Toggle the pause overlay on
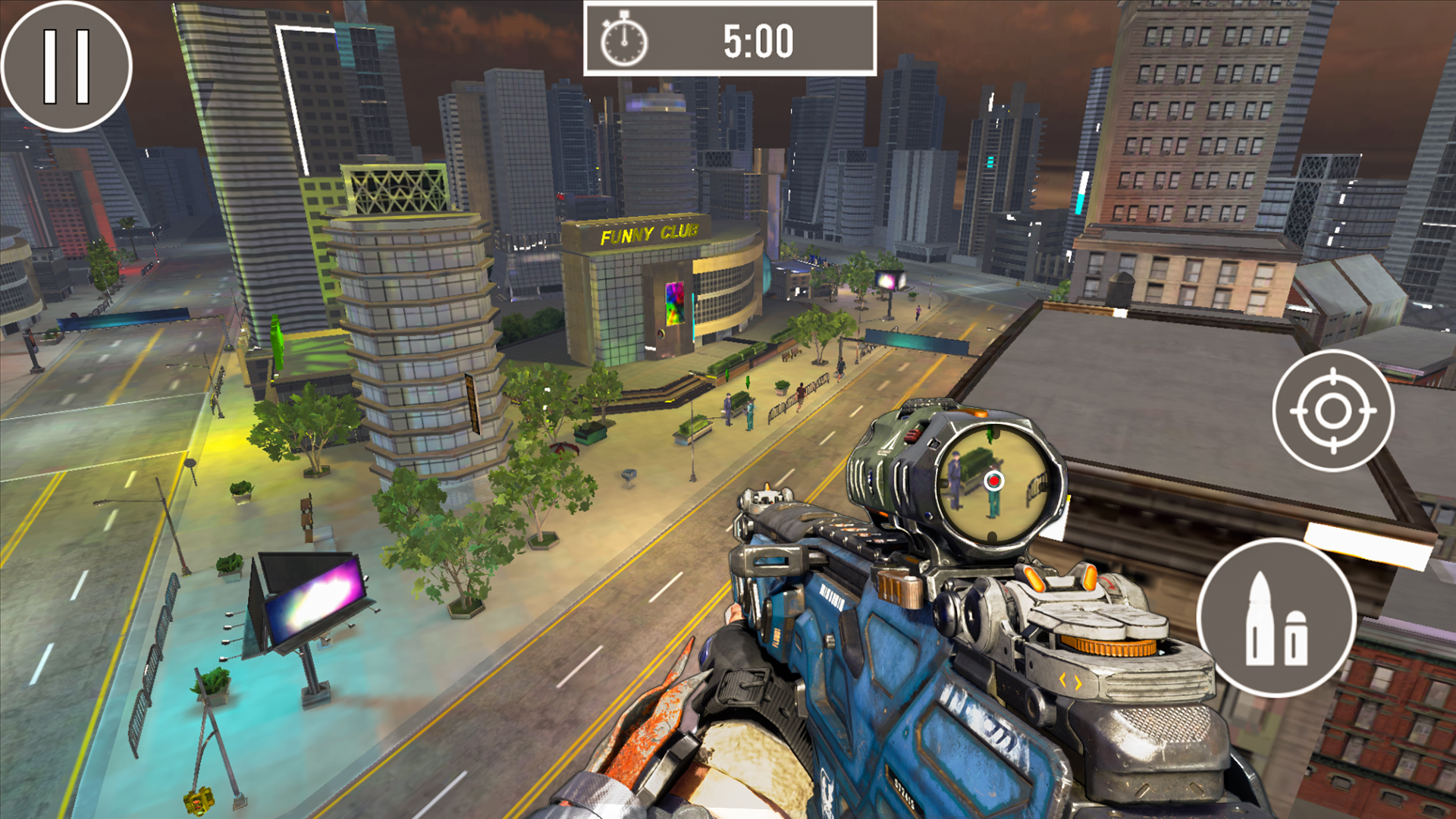The height and width of the screenshot is (819, 1456). click(x=67, y=68)
